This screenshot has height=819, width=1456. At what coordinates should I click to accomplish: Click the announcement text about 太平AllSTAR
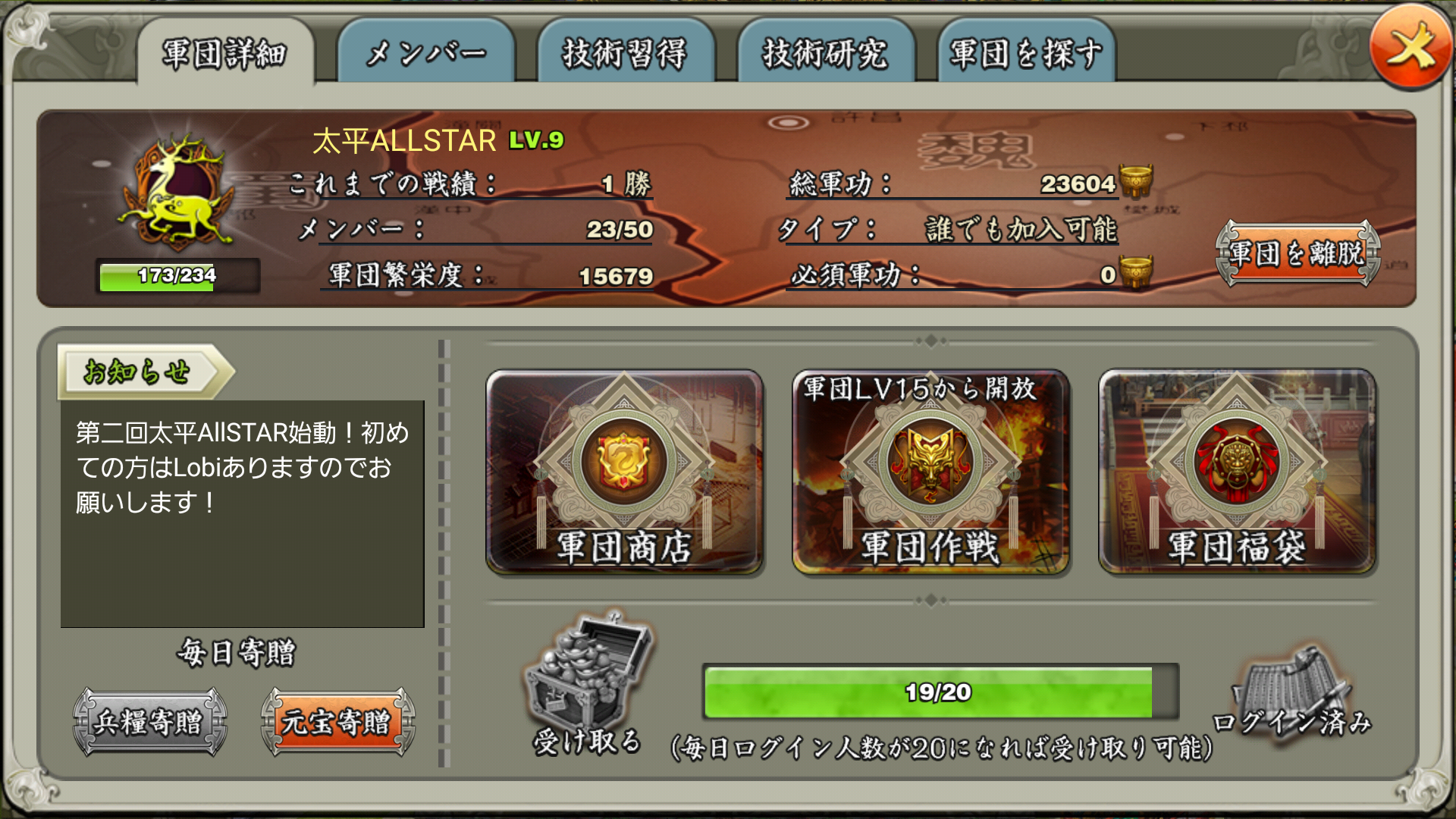pos(241,468)
